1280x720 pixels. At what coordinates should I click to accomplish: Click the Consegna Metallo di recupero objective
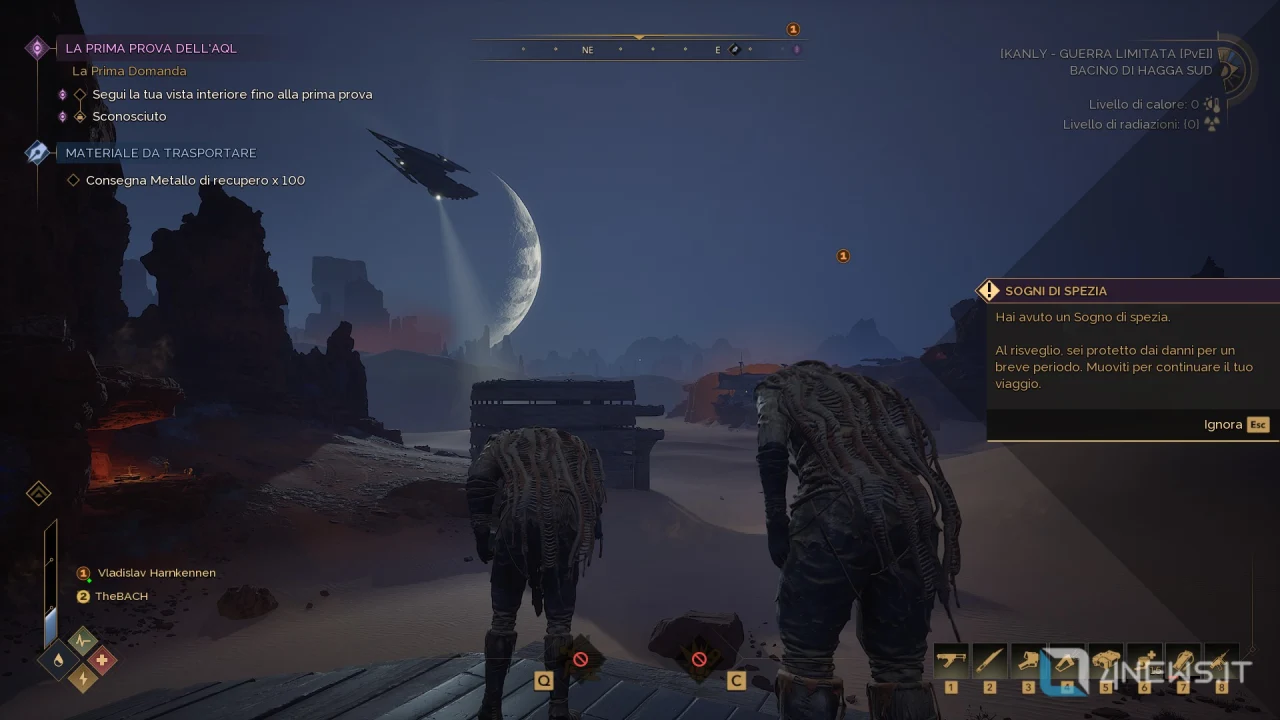pos(195,180)
